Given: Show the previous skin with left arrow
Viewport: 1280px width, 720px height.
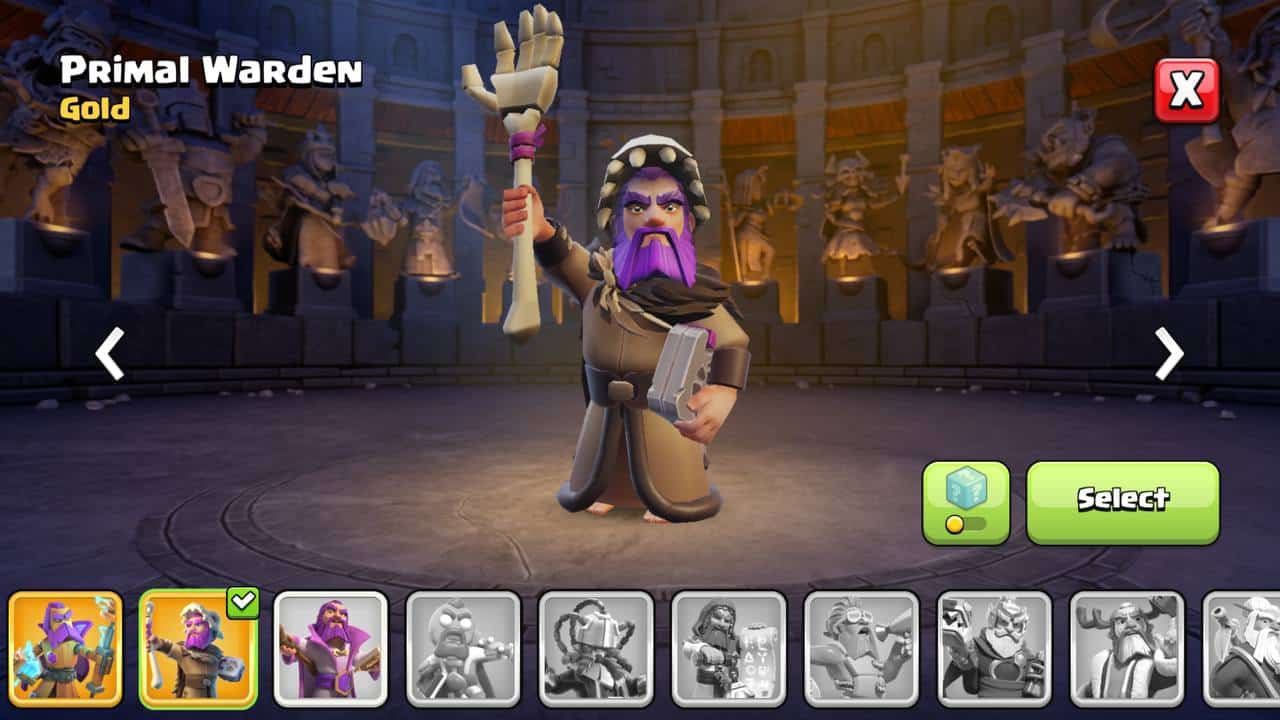Looking at the screenshot, I should point(109,353).
